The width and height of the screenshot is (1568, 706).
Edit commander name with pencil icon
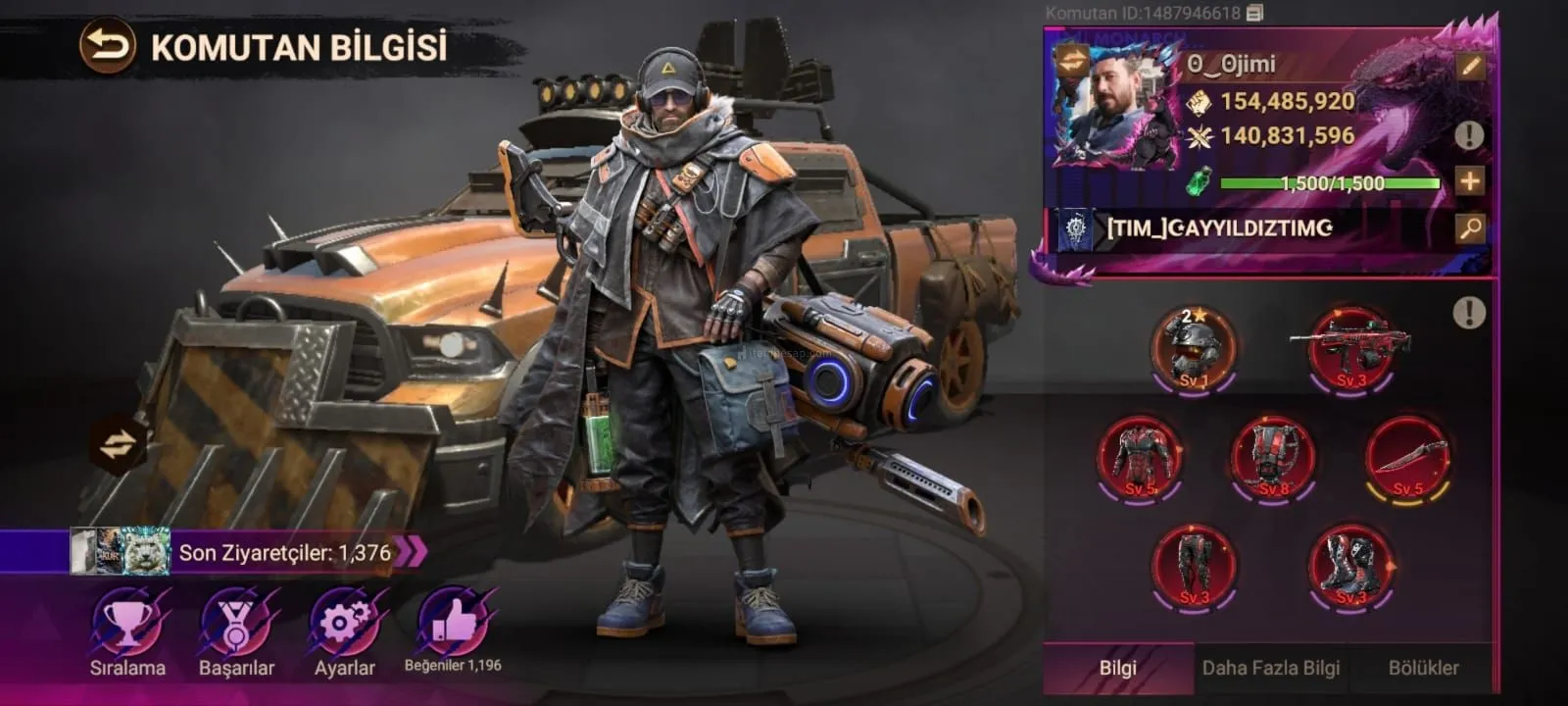pyautogui.click(x=1470, y=67)
